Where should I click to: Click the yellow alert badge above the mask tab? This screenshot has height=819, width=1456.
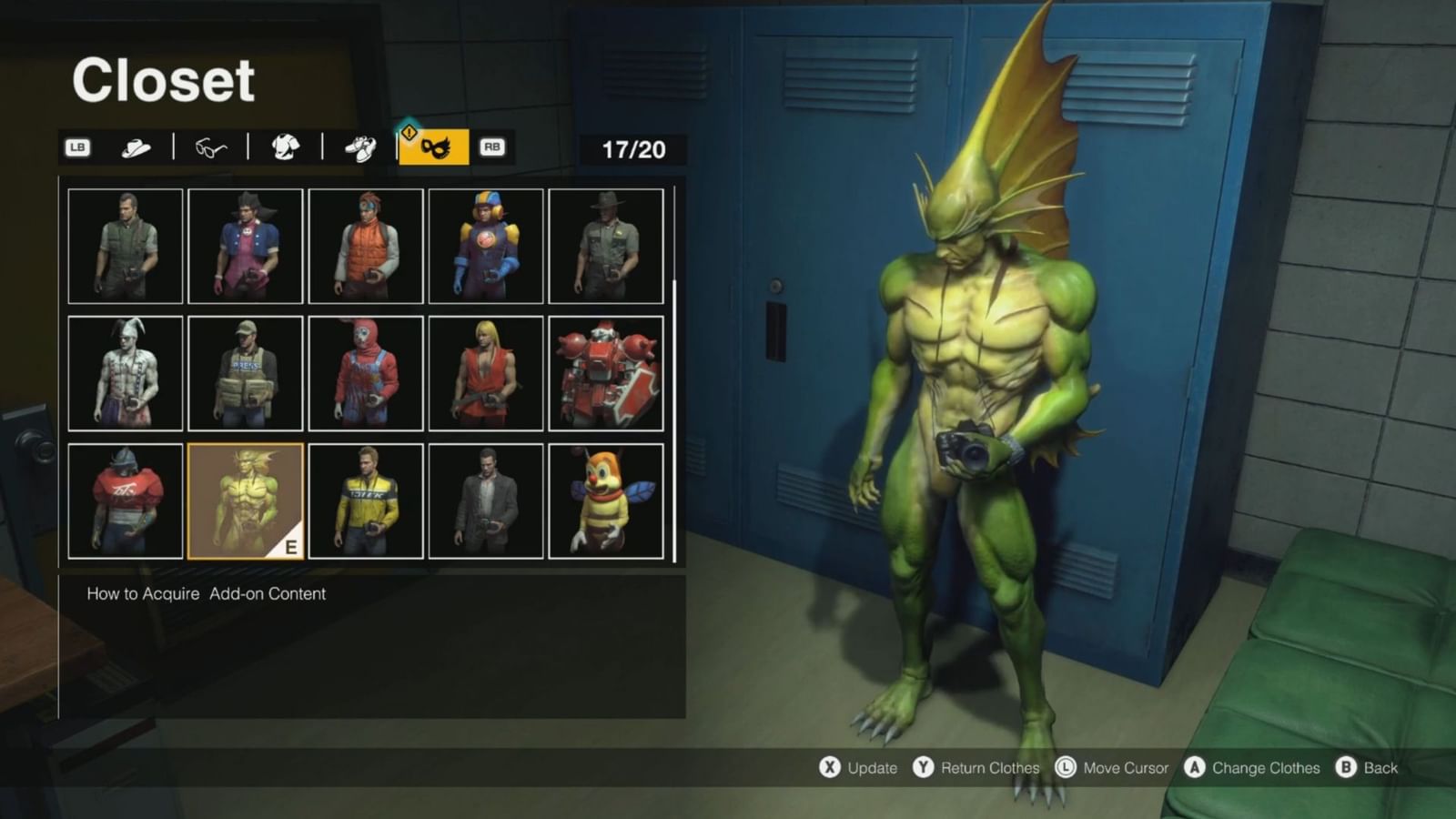pos(409,132)
